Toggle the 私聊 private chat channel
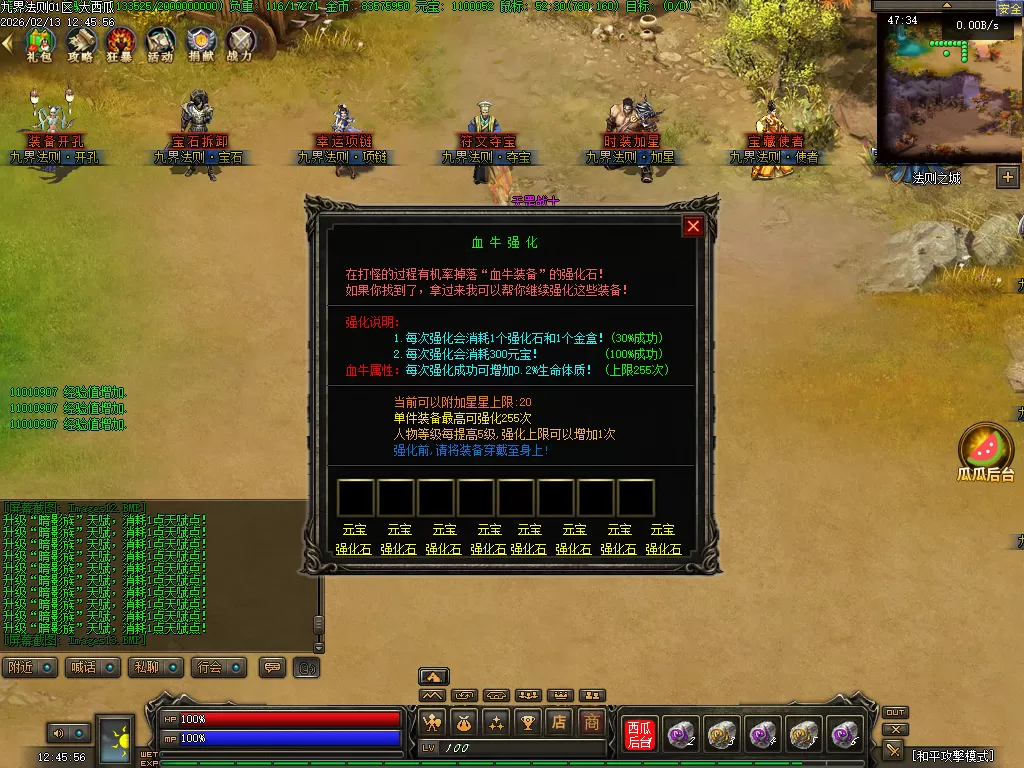Image resolution: width=1024 pixels, height=768 pixels. click(158, 667)
